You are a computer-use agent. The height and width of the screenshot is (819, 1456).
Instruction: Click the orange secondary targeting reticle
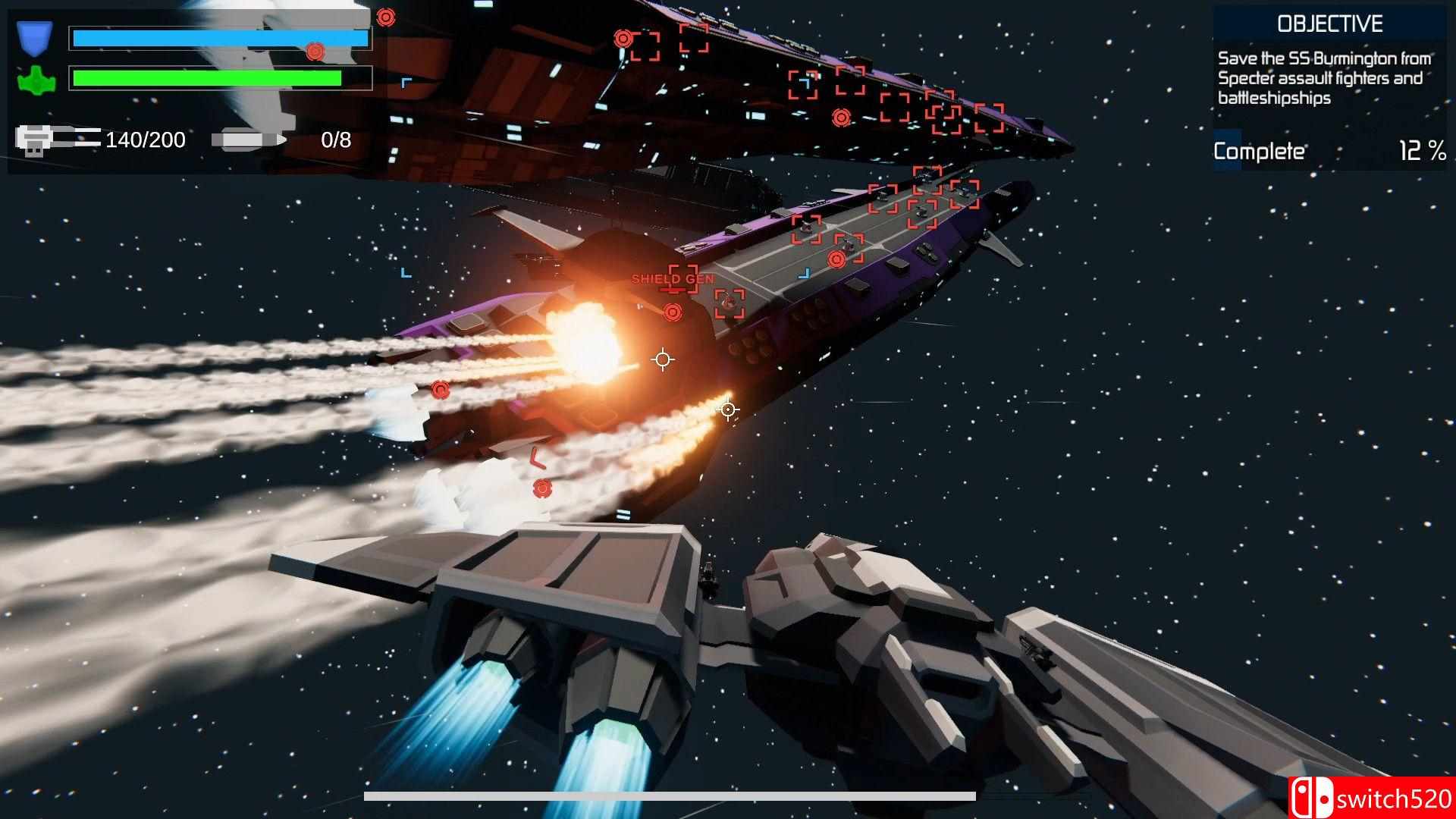click(x=727, y=409)
